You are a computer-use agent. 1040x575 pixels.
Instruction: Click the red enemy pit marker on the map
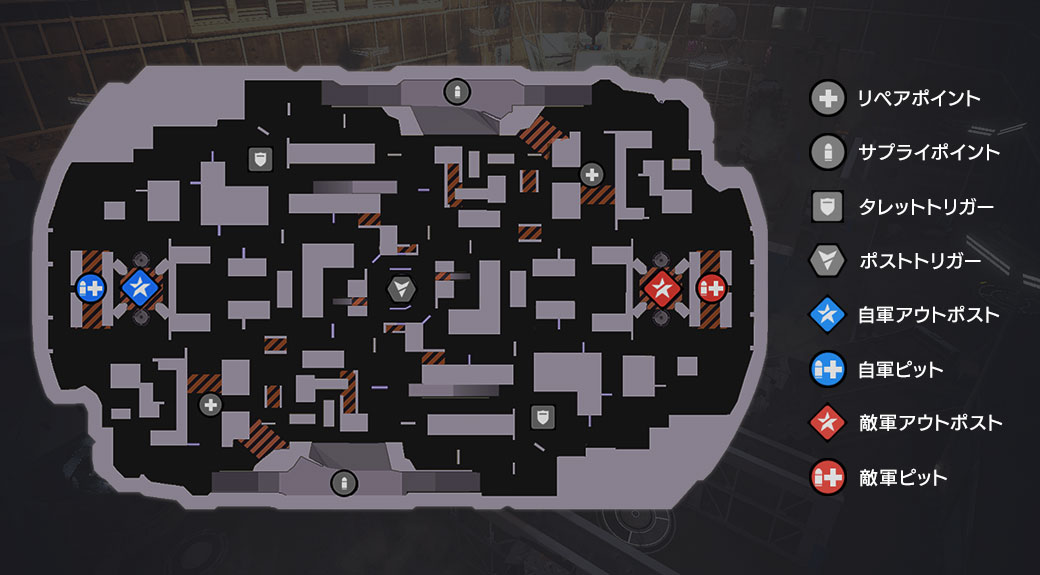[711, 289]
